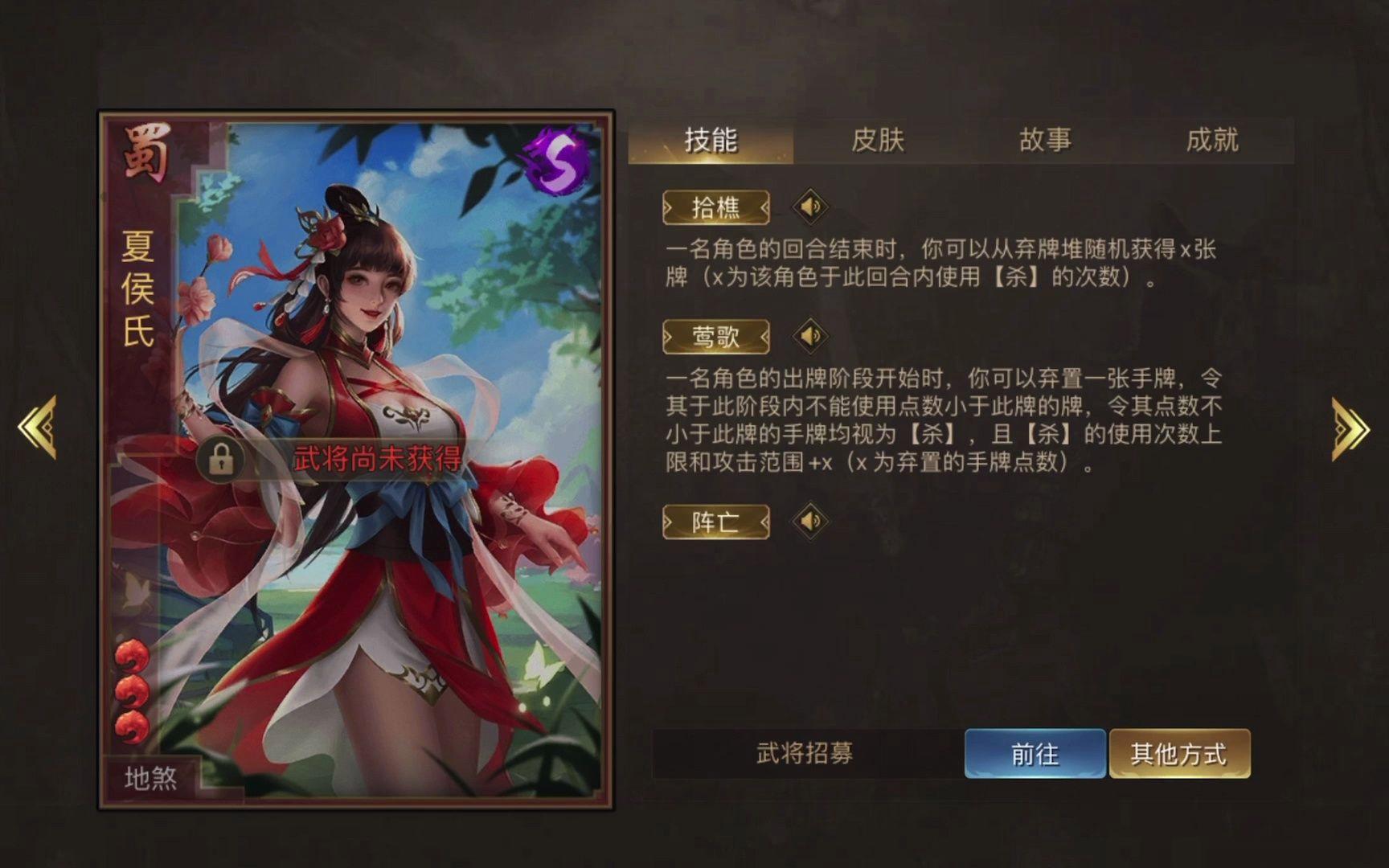Play the 阵亡 death voice line

[810, 522]
